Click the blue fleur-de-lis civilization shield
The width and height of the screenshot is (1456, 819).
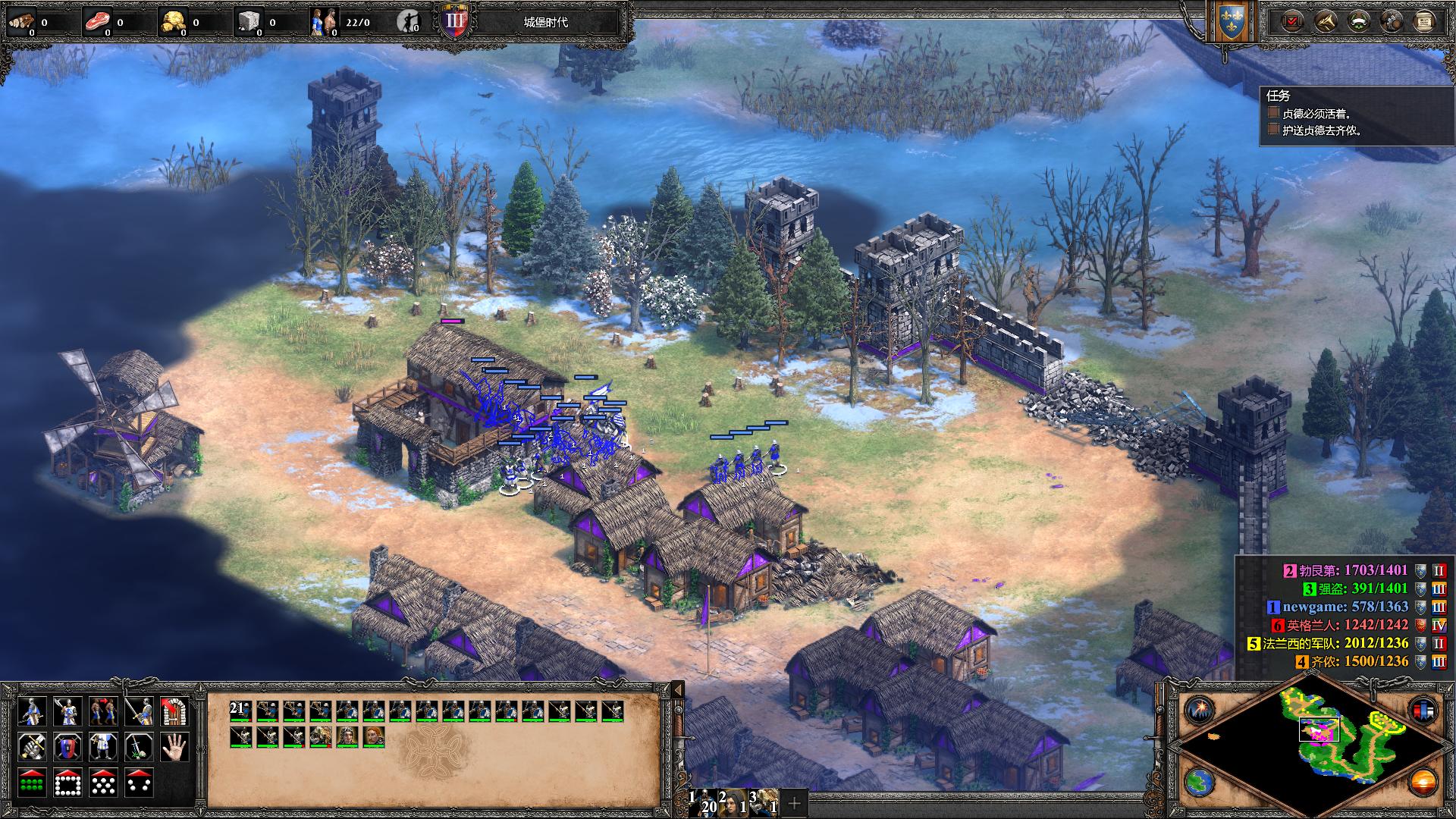click(x=1230, y=23)
